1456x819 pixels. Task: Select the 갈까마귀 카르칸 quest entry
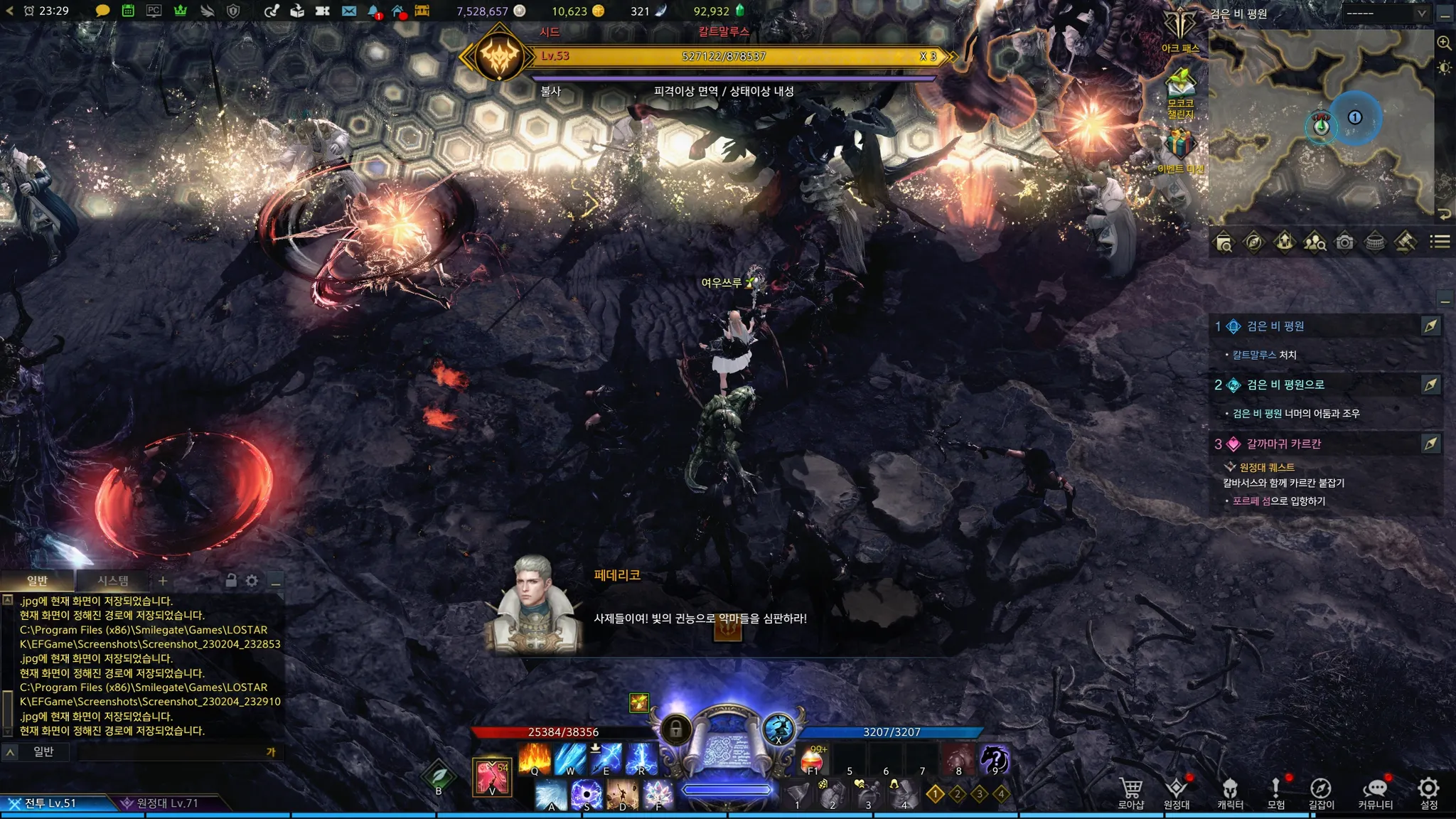pos(1283,444)
